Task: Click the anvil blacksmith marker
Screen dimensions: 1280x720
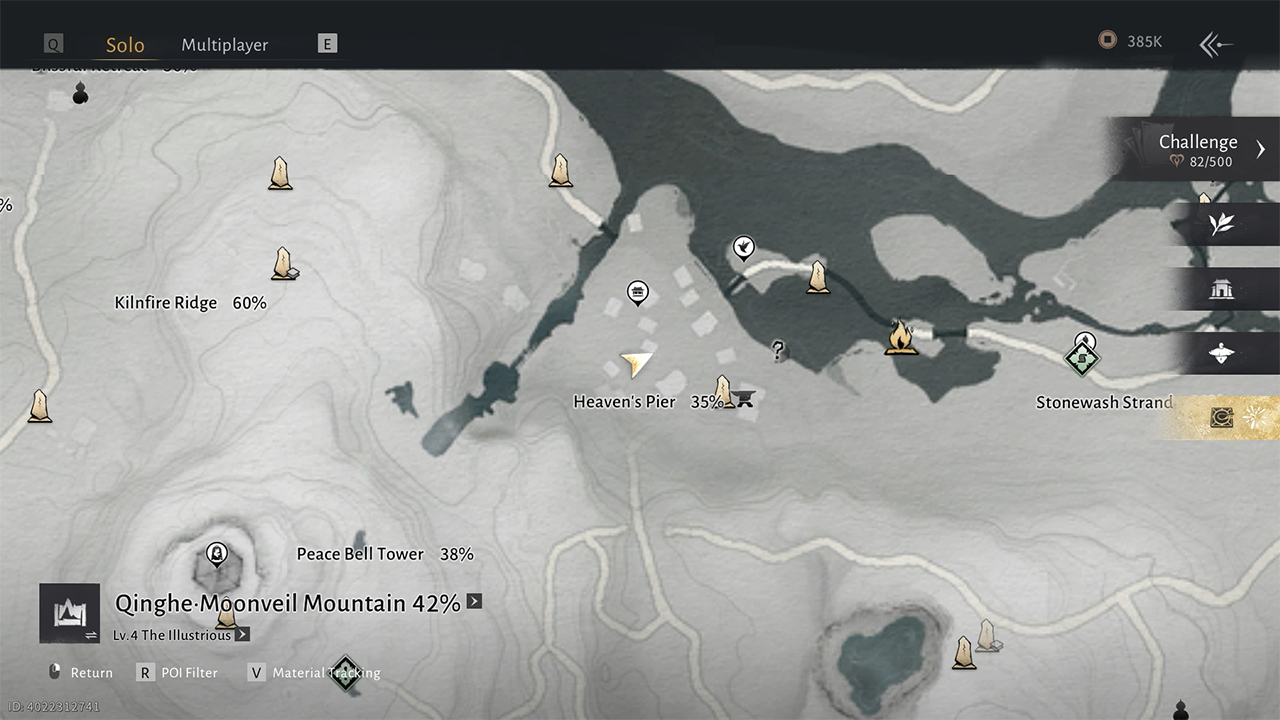Action: 745,399
